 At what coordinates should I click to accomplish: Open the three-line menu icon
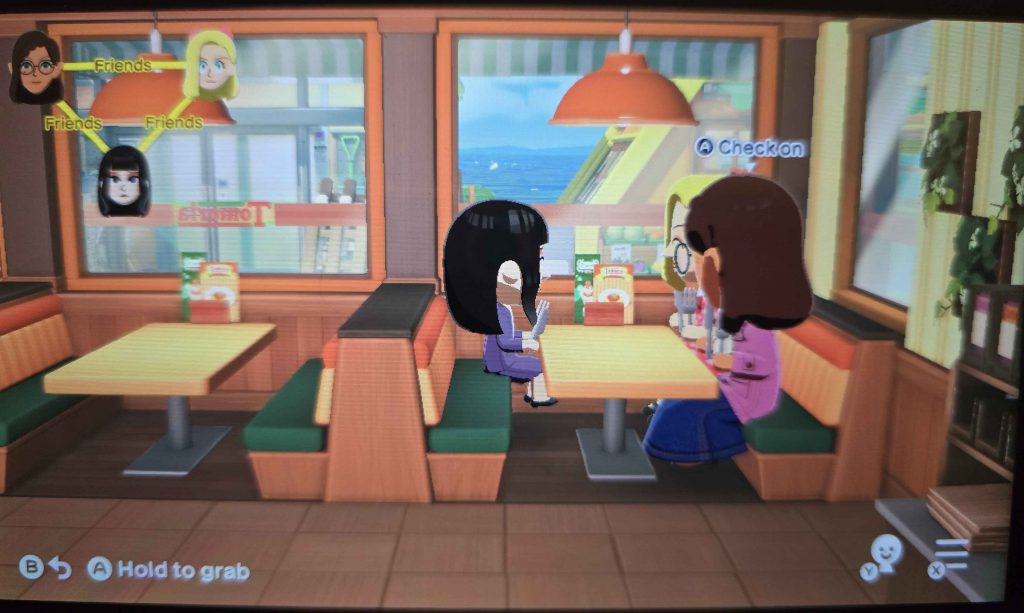pyautogui.click(x=952, y=555)
